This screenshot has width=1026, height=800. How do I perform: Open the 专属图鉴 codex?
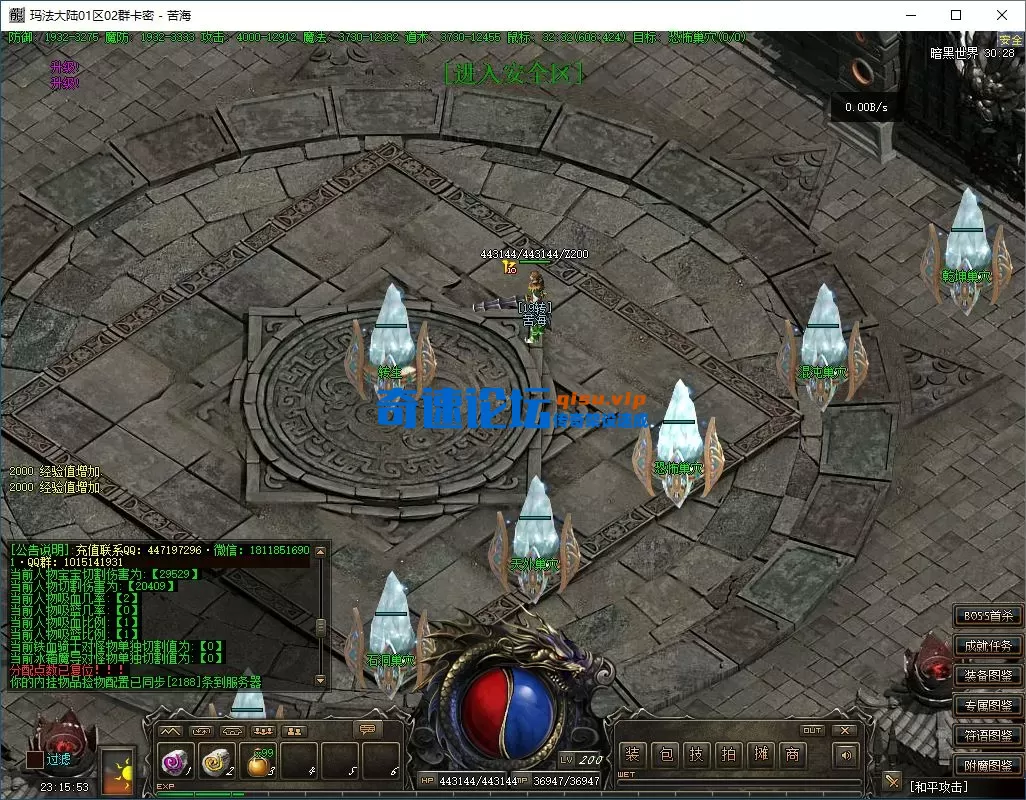pyautogui.click(x=988, y=706)
